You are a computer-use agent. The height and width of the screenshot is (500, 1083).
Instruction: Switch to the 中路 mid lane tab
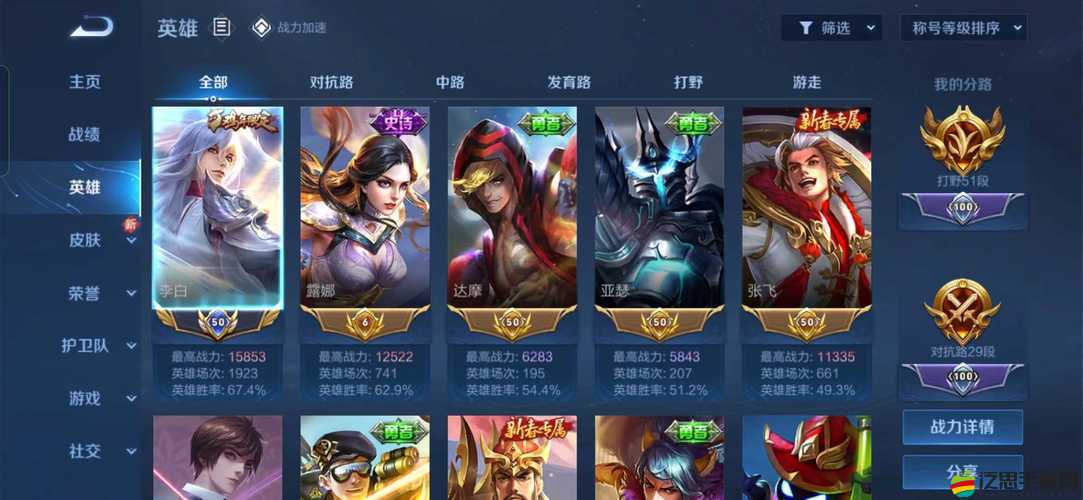point(450,82)
